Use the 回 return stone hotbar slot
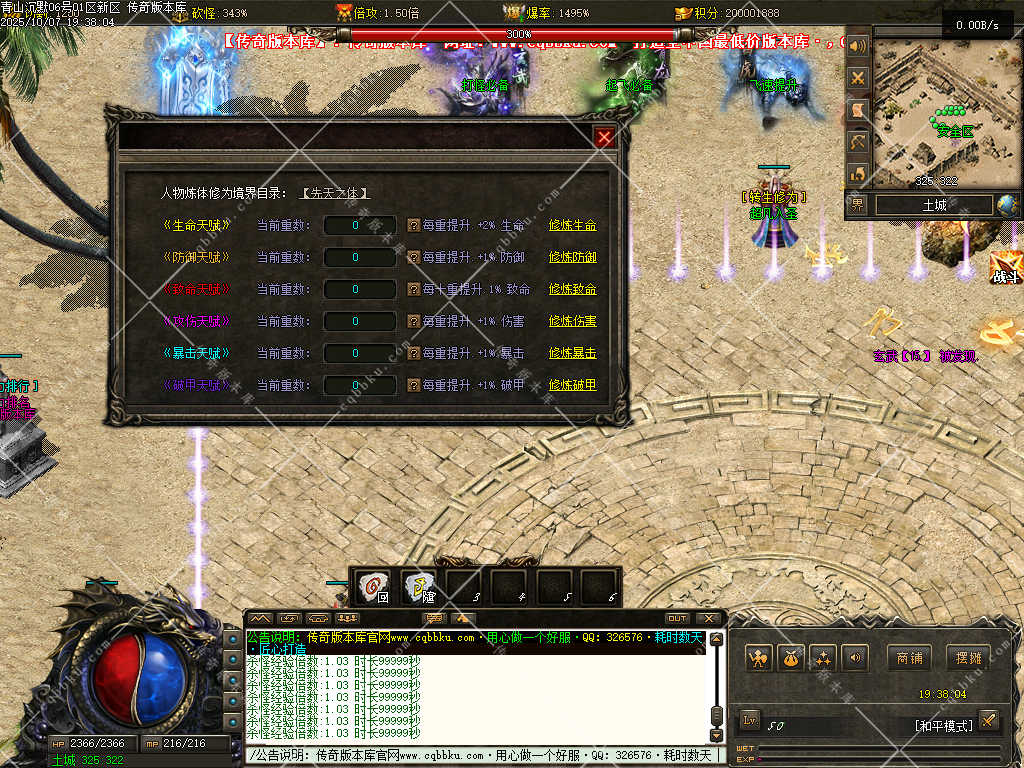This screenshot has width=1024, height=768. [375, 586]
